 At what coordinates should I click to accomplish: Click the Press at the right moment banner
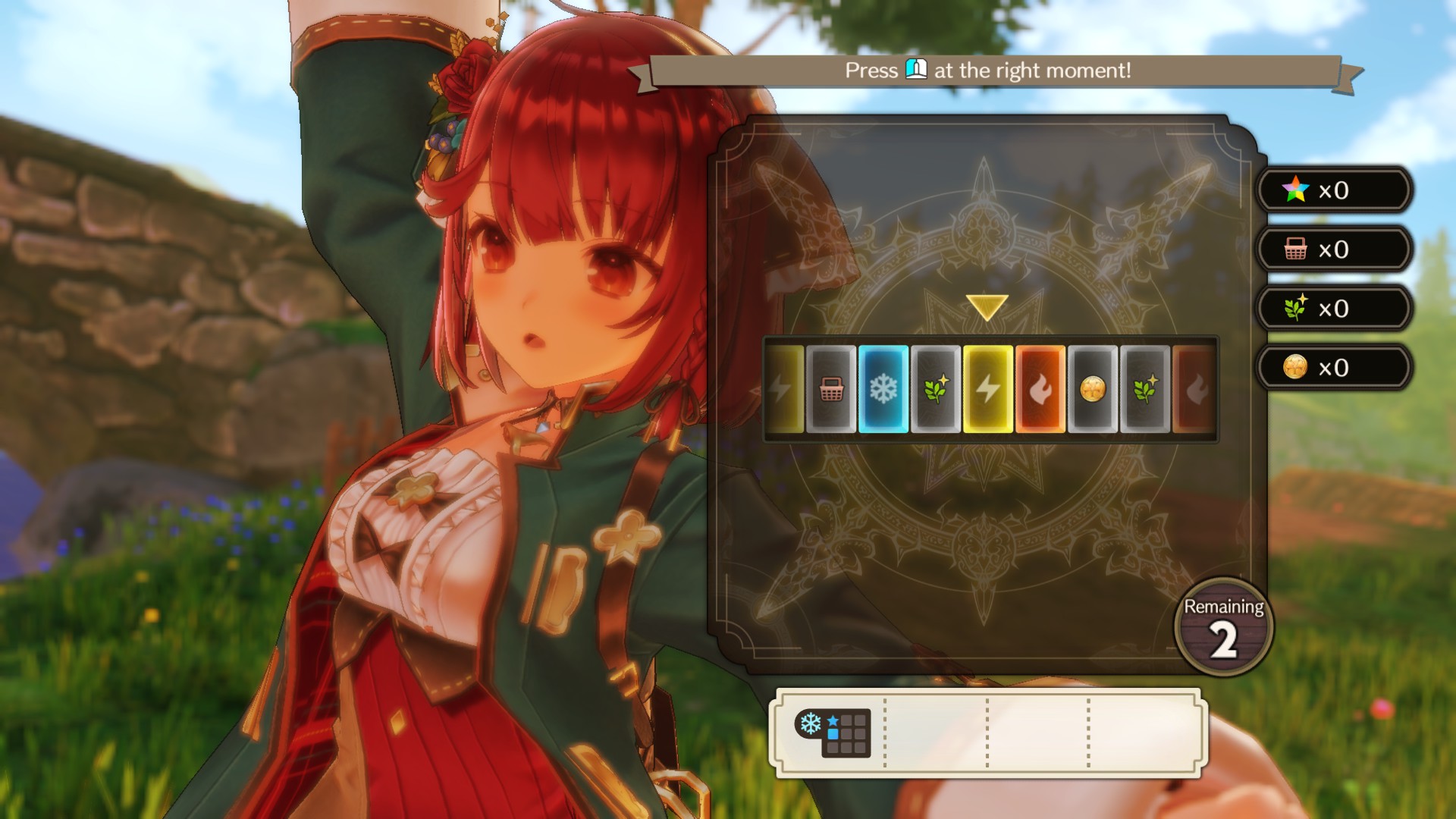(x=987, y=72)
